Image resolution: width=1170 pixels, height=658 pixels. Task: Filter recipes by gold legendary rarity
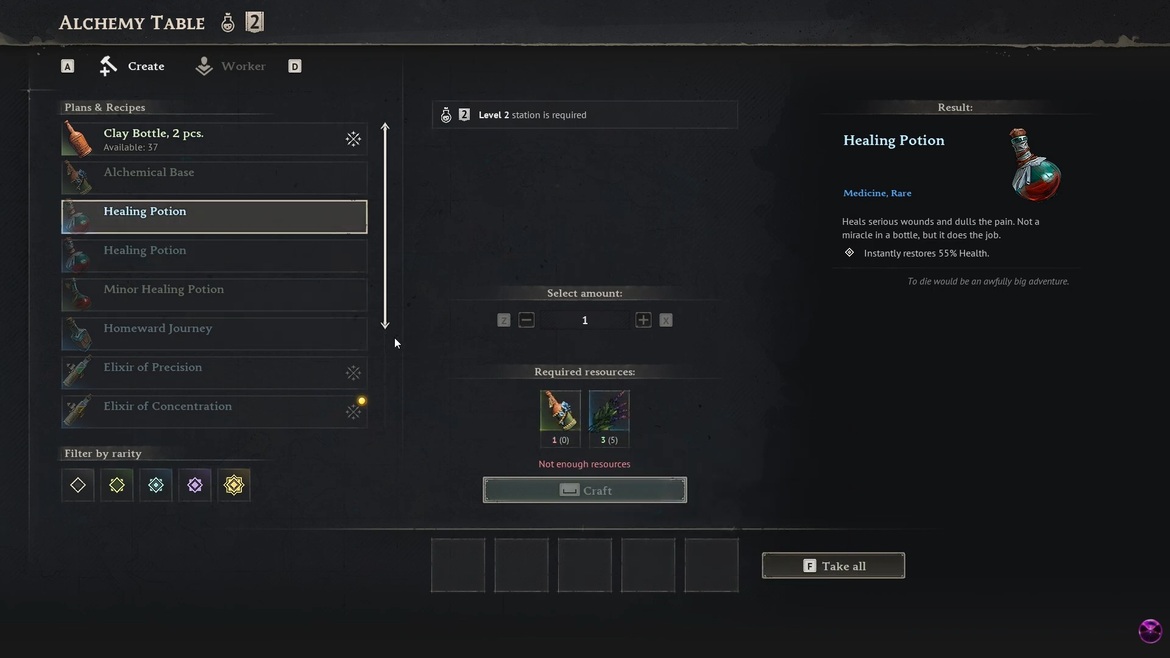pyautogui.click(x=234, y=485)
